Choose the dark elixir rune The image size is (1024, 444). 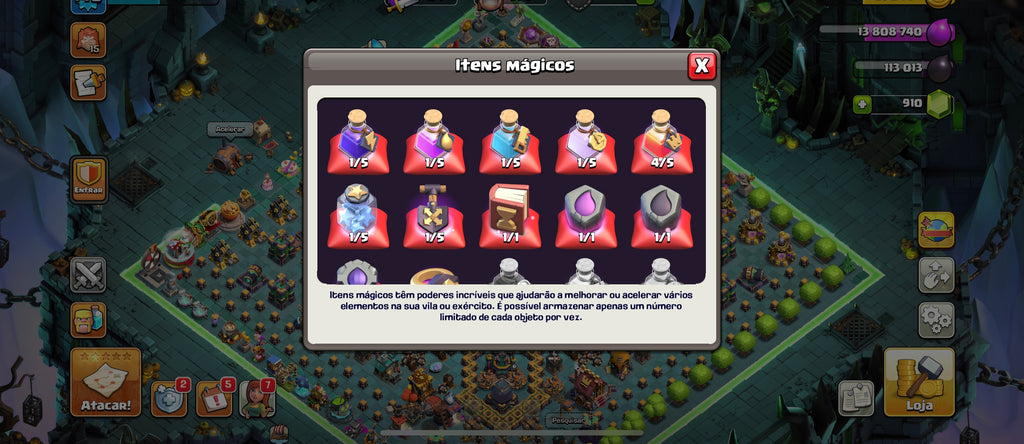[x=662, y=214]
